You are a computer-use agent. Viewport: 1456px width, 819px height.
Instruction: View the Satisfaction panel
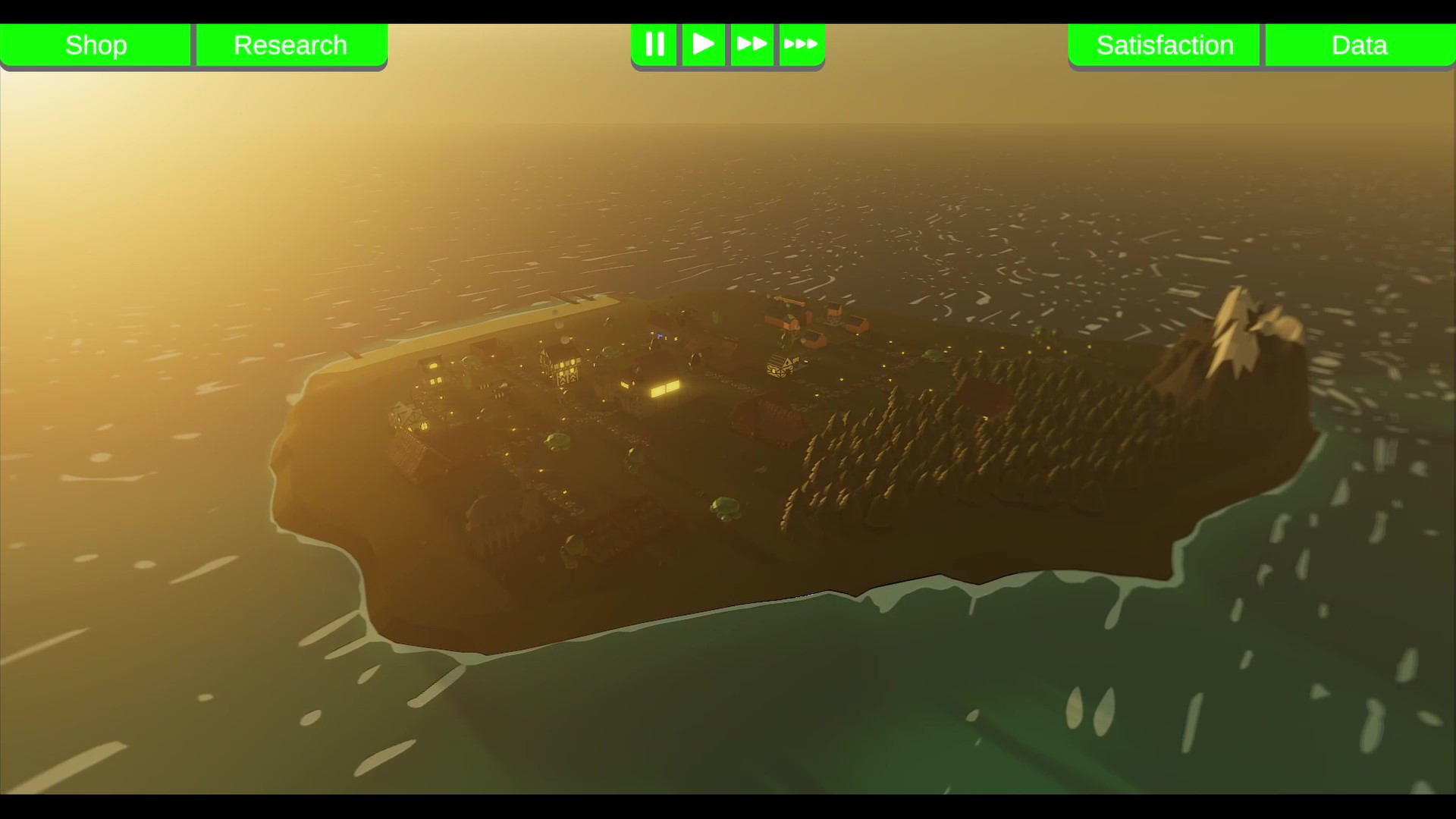point(1164,45)
